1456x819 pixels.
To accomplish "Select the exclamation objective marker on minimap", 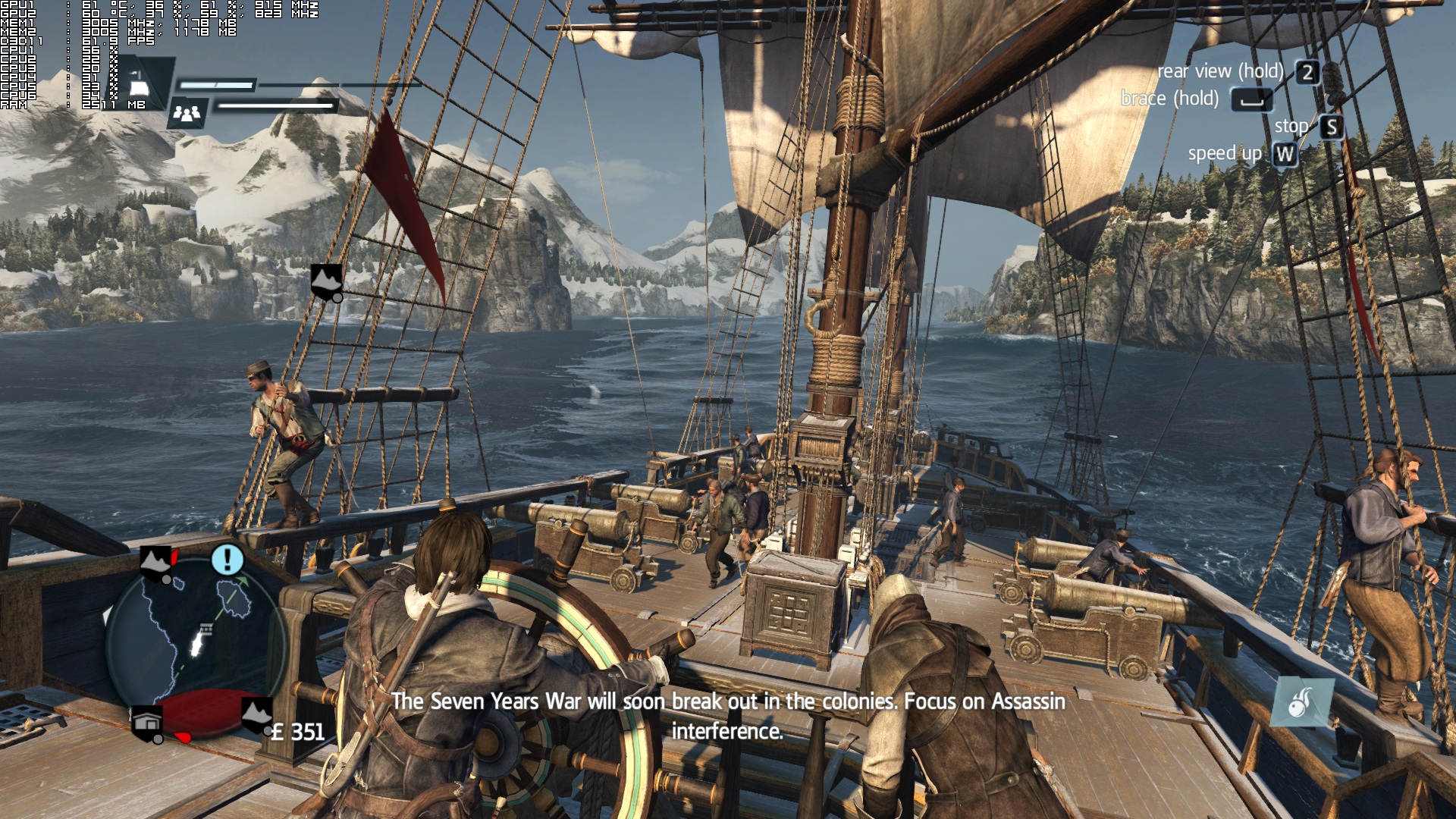I will coord(227,560).
